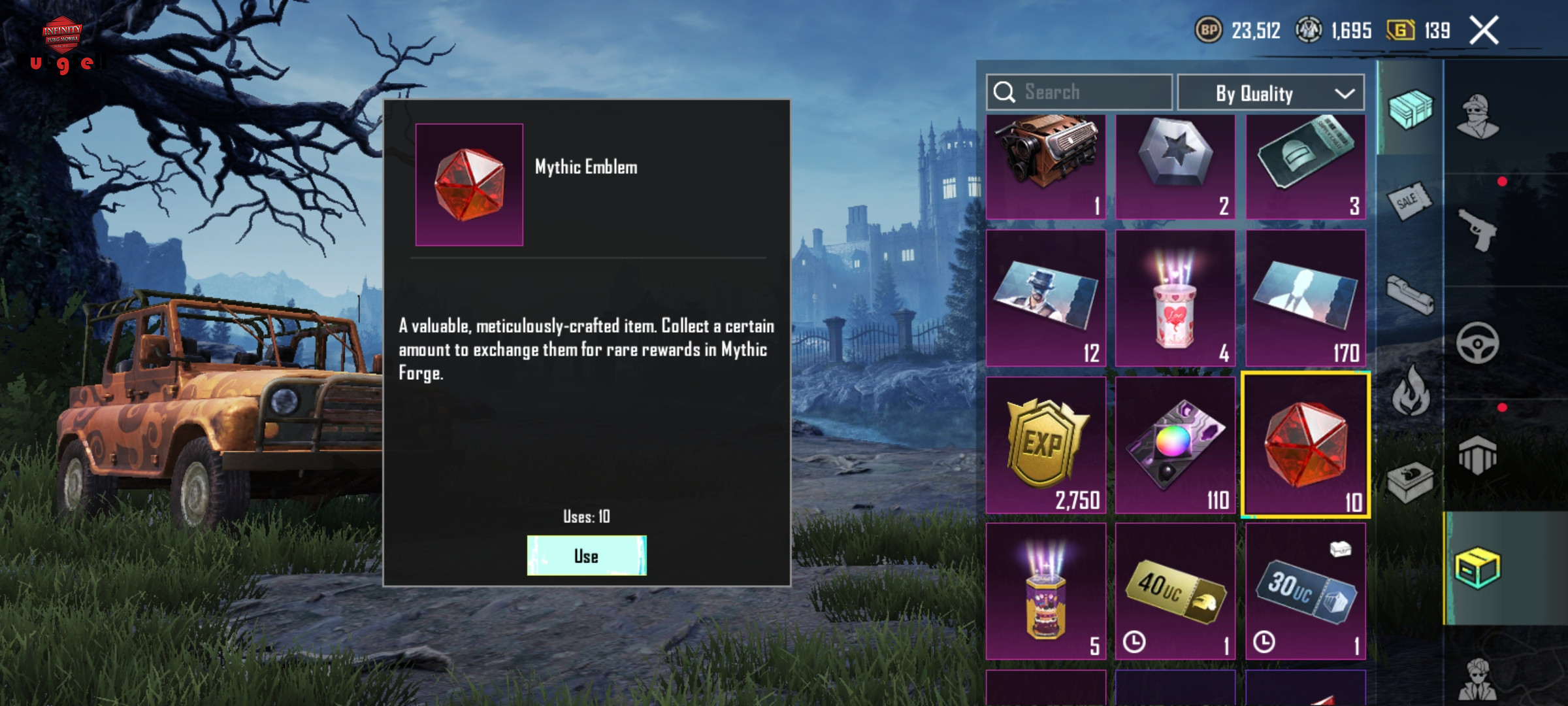Screen dimensions: 1568x706
Task: Use the Mythic Emblem item
Action: [586, 556]
